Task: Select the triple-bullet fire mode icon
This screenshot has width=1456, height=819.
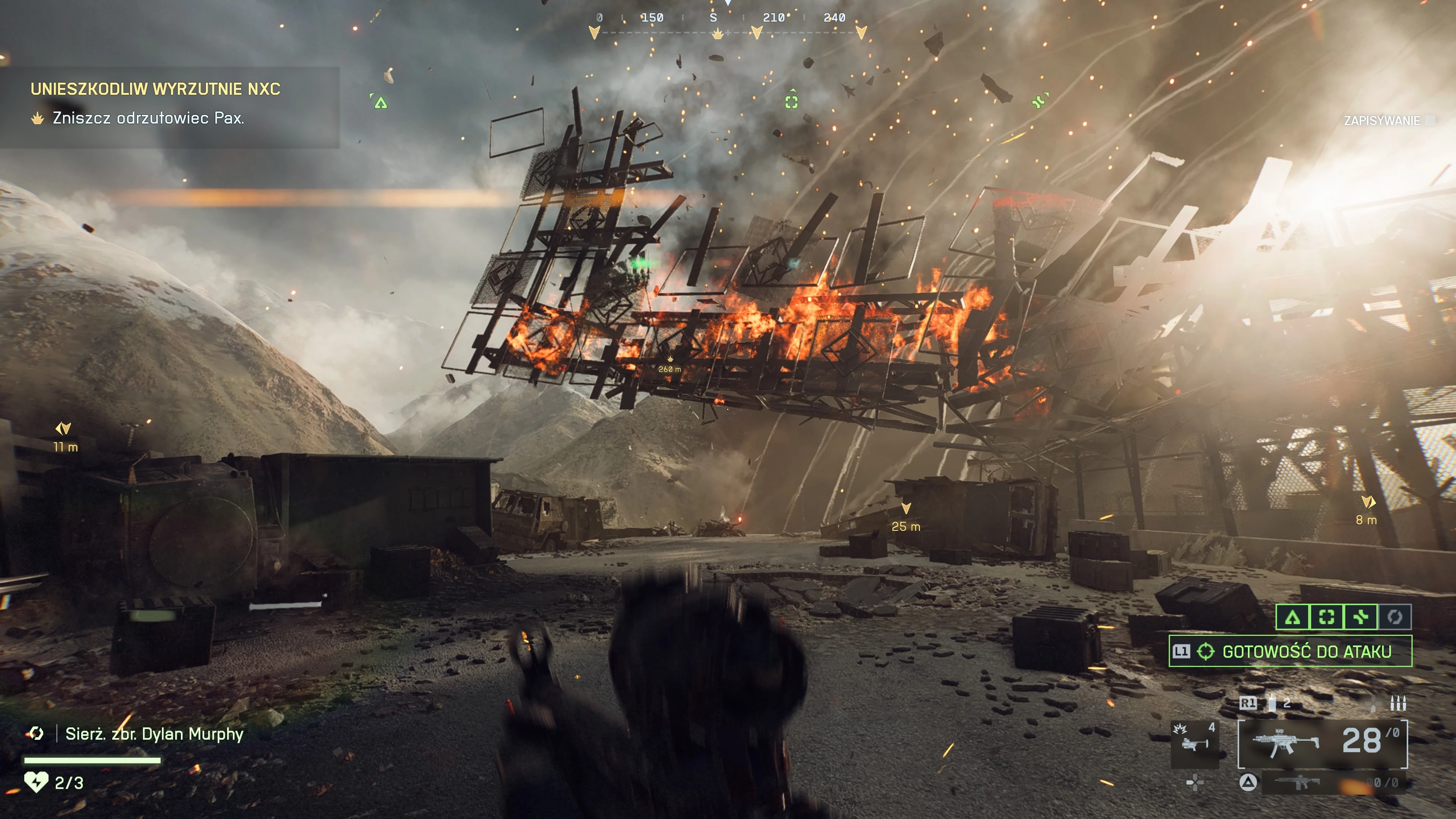Action: tap(1398, 704)
